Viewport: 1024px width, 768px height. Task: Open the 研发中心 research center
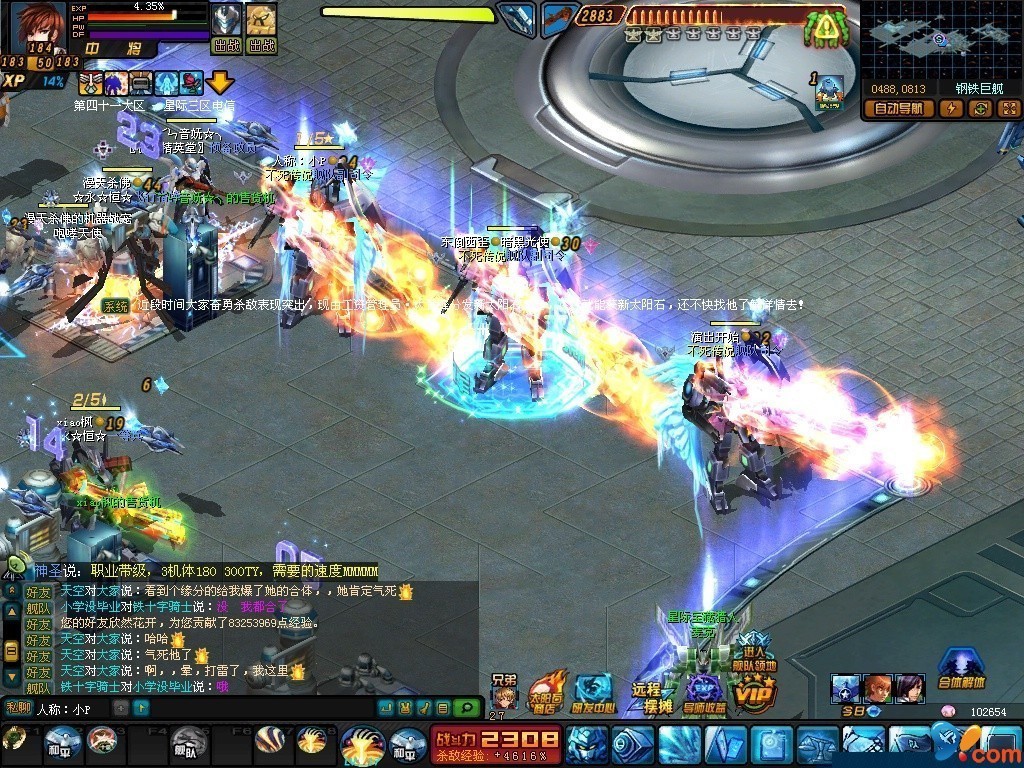click(593, 692)
